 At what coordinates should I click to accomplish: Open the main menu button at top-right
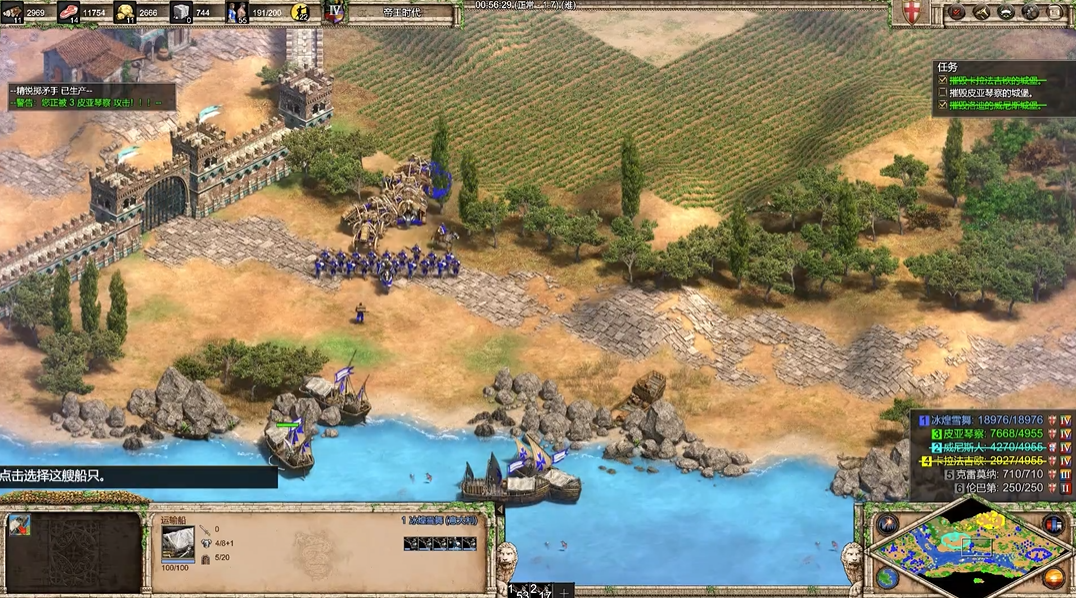tap(1054, 13)
